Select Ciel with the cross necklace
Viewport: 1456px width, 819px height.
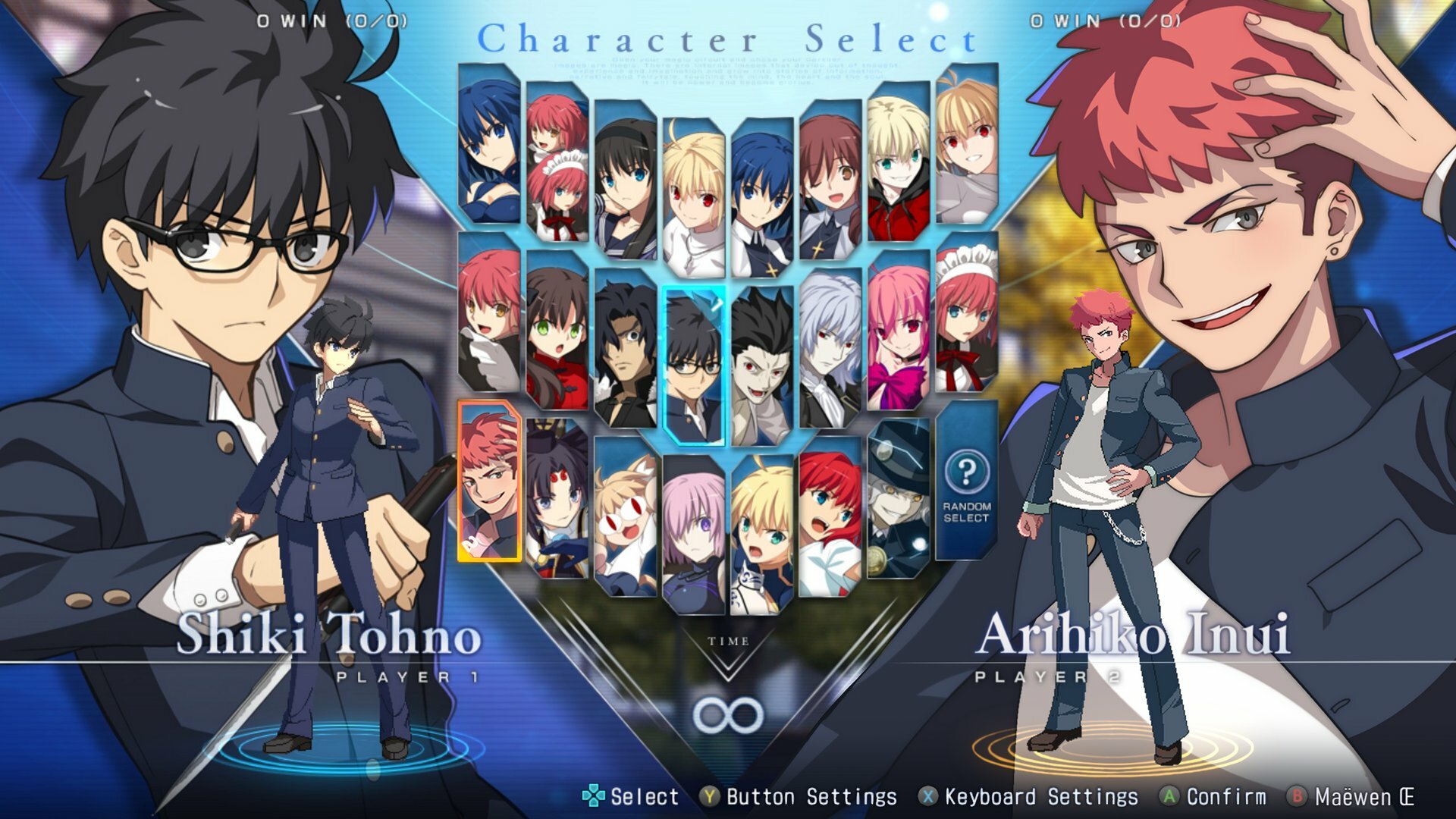click(761, 199)
